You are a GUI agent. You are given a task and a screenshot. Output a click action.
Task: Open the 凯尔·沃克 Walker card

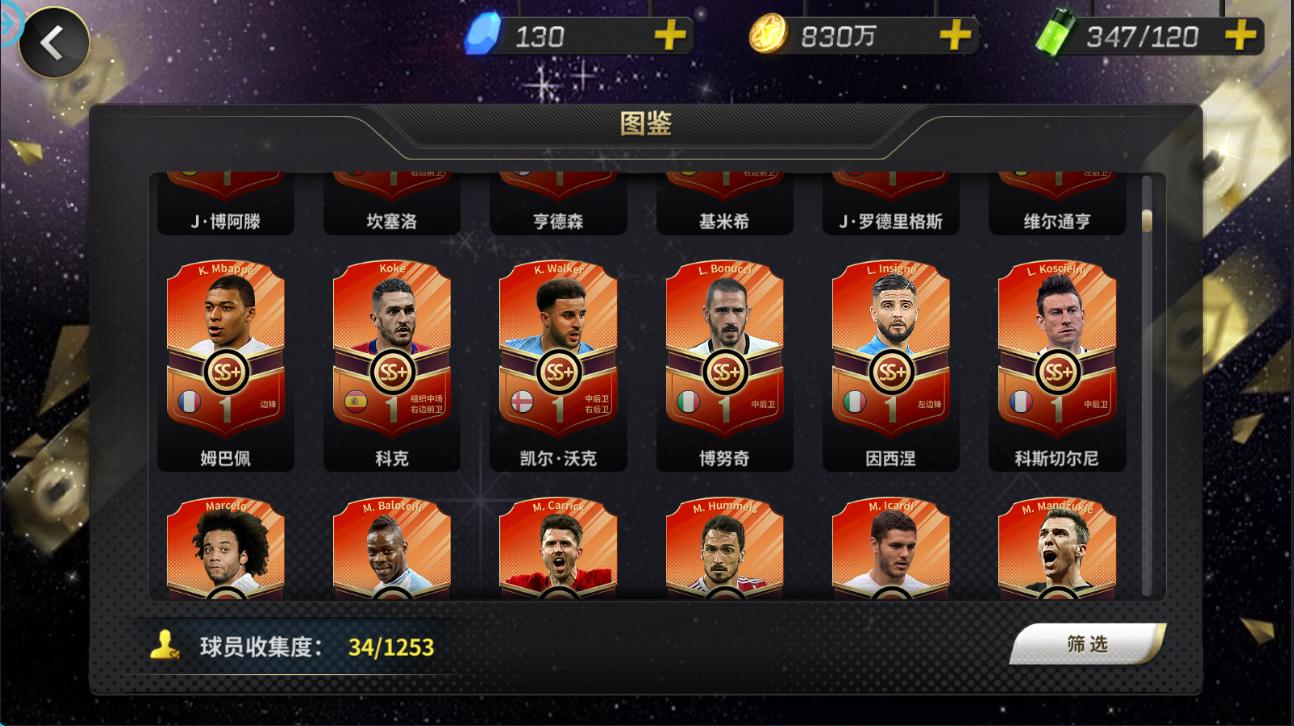558,350
